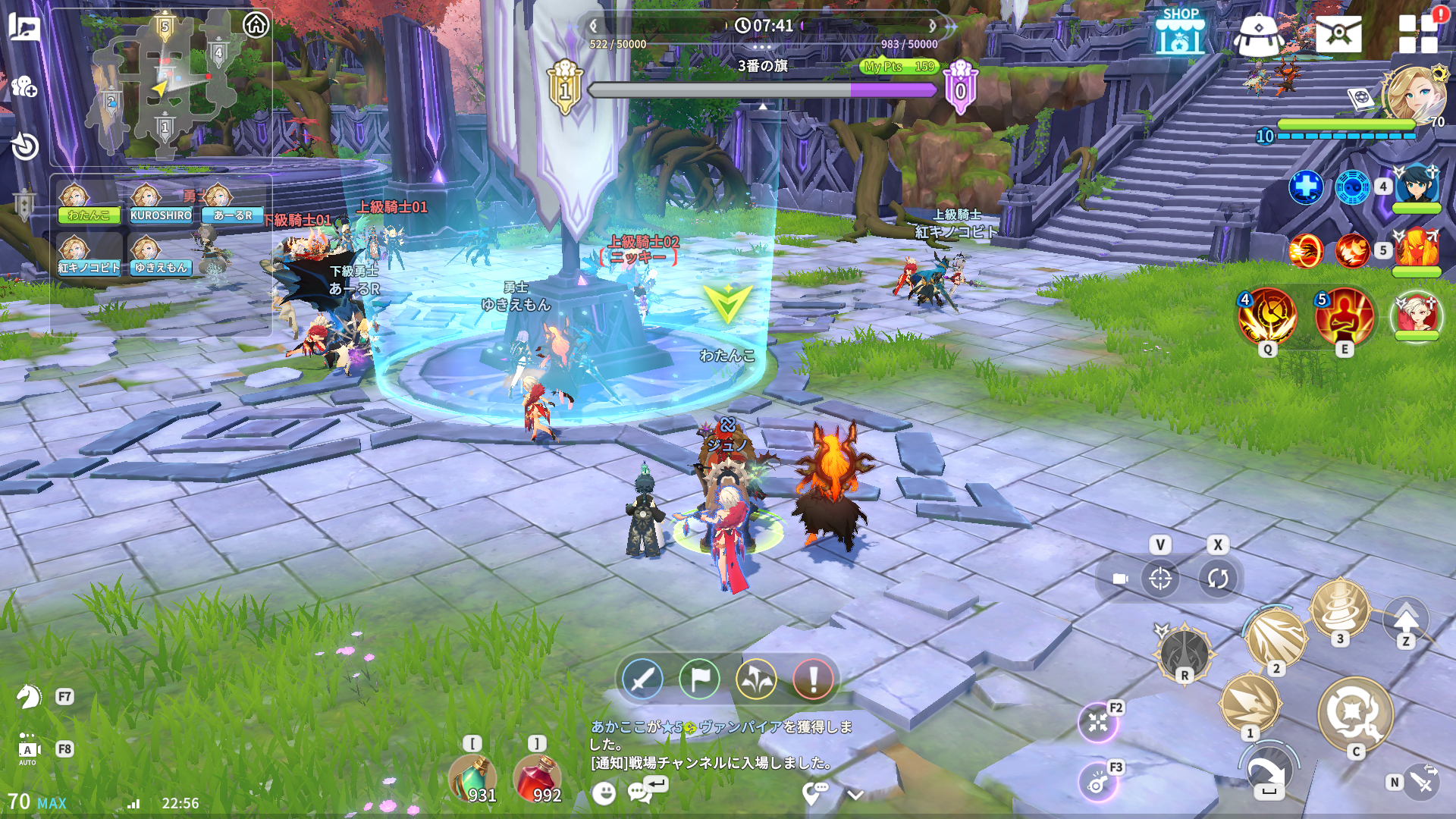The image size is (1456, 819).
Task: Open the backpack inventory icon
Action: pos(1259,34)
